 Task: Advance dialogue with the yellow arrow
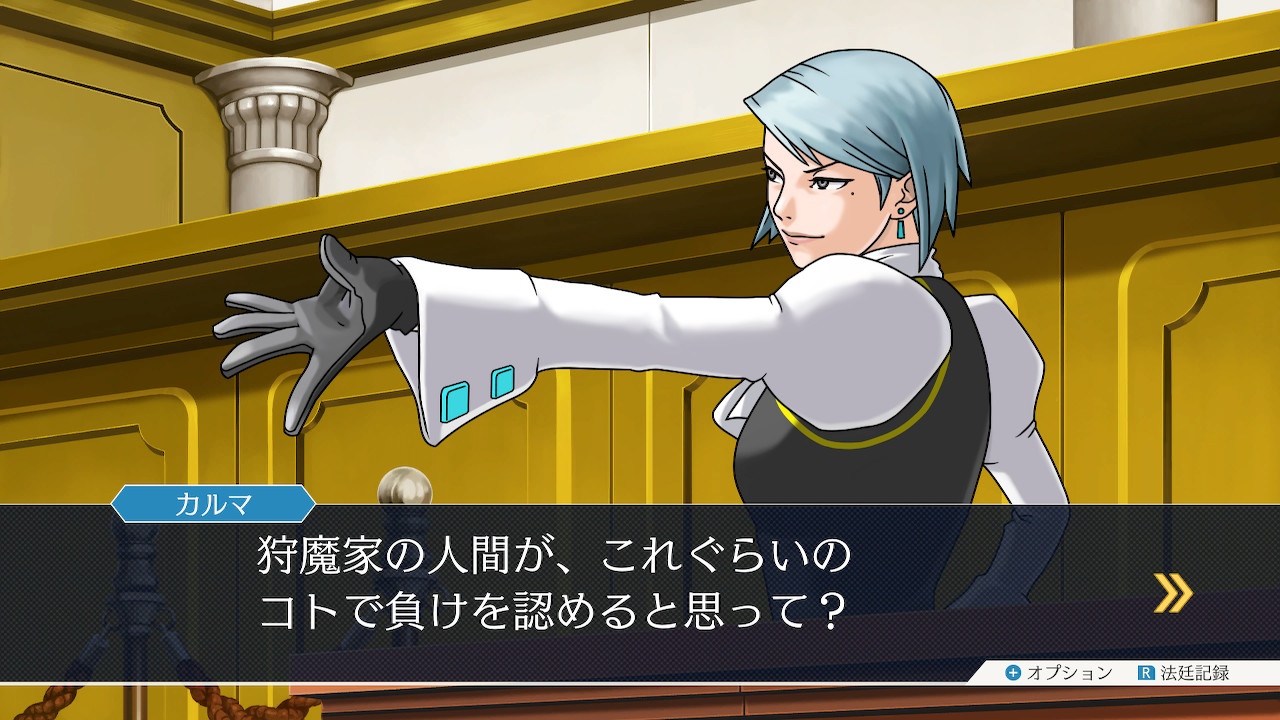pos(1172,592)
